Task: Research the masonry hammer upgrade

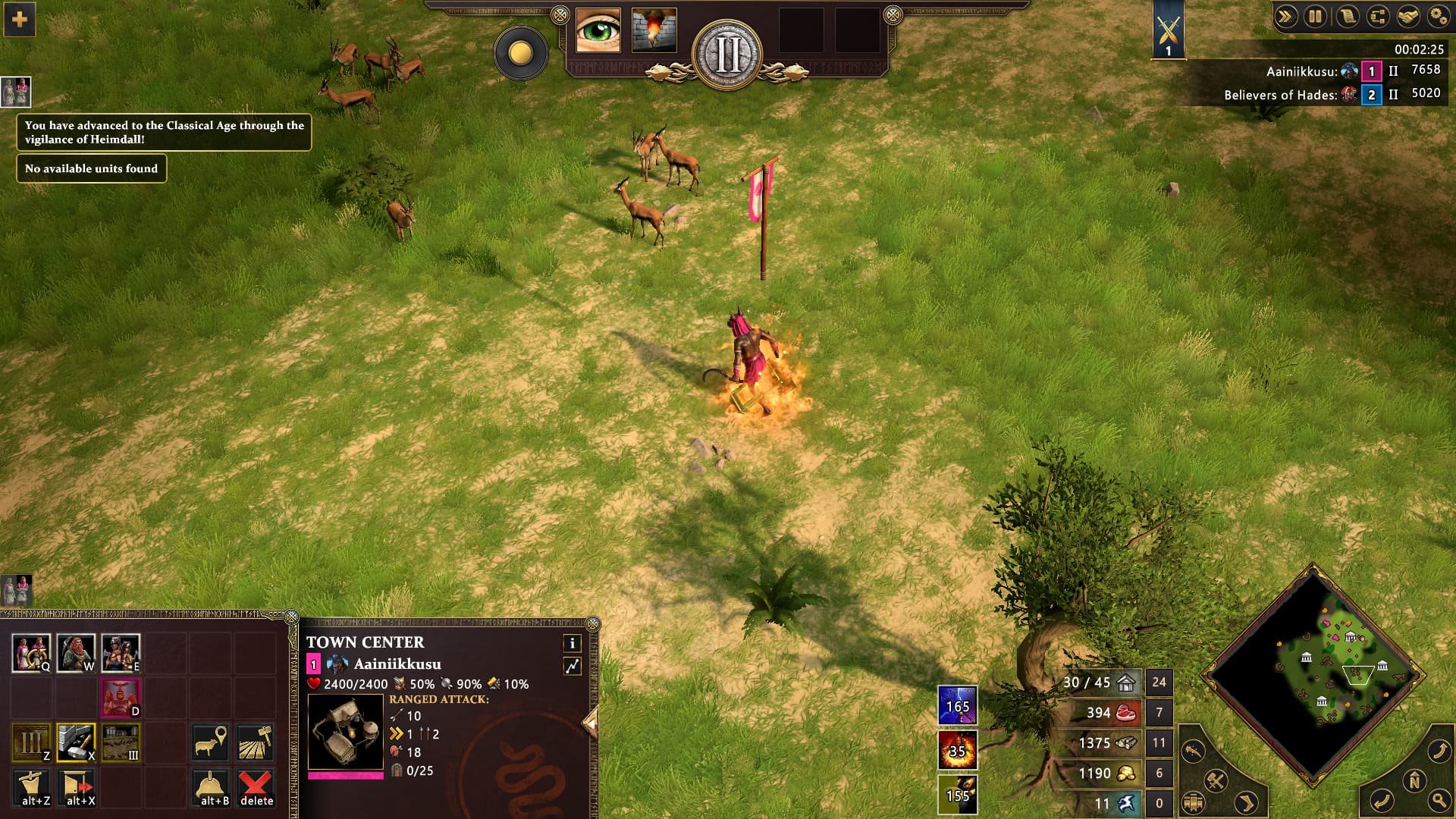Action: tap(76, 742)
